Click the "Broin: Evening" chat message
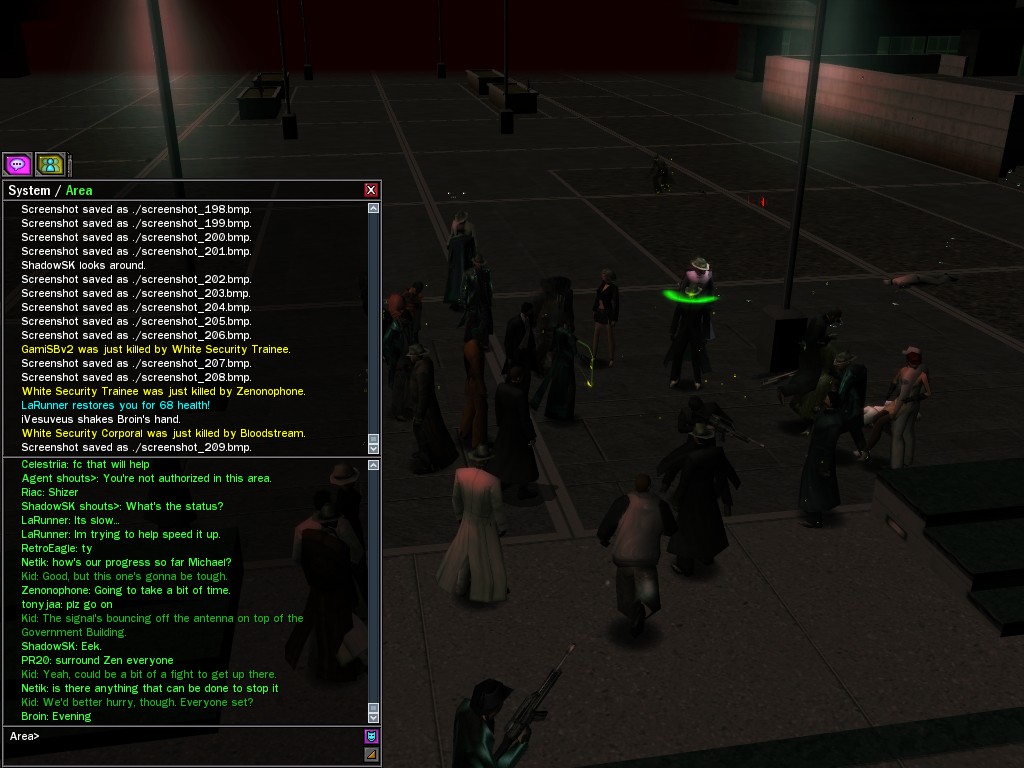Image resolution: width=1024 pixels, height=768 pixels. coord(56,716)
